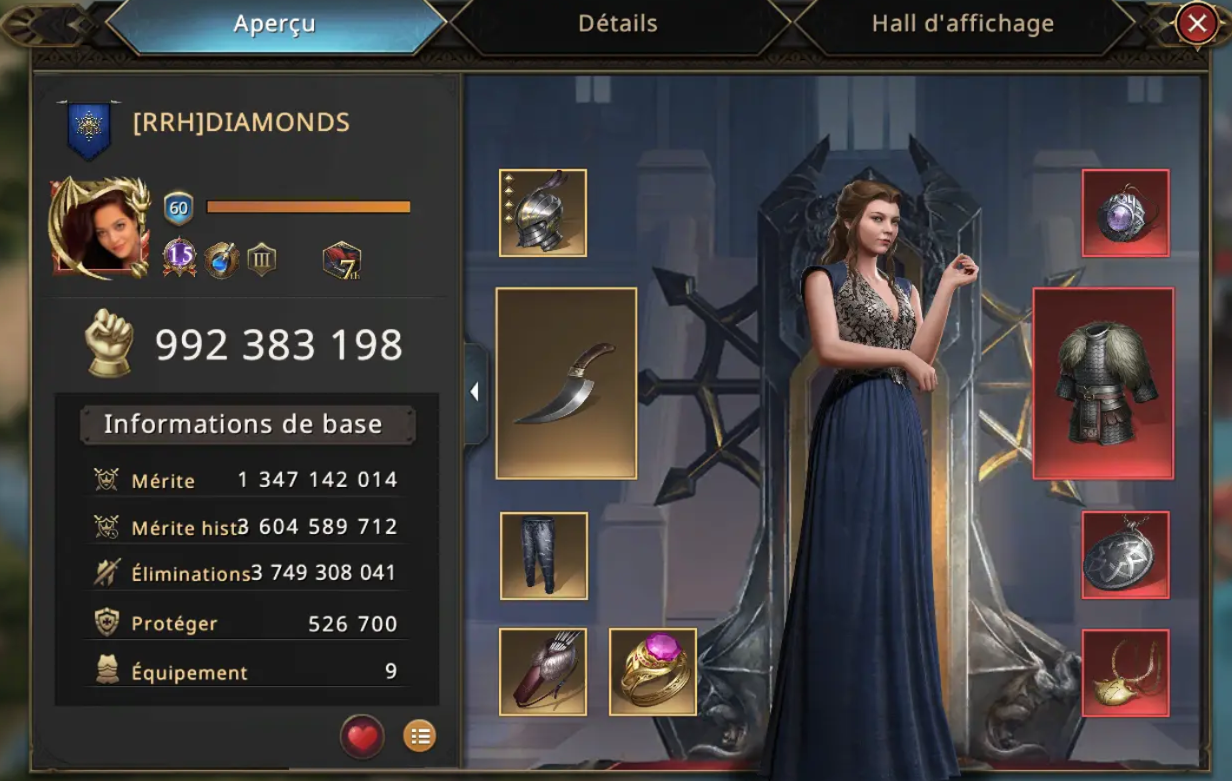Select the plumed helmet equipment slot

coord(543,213)
